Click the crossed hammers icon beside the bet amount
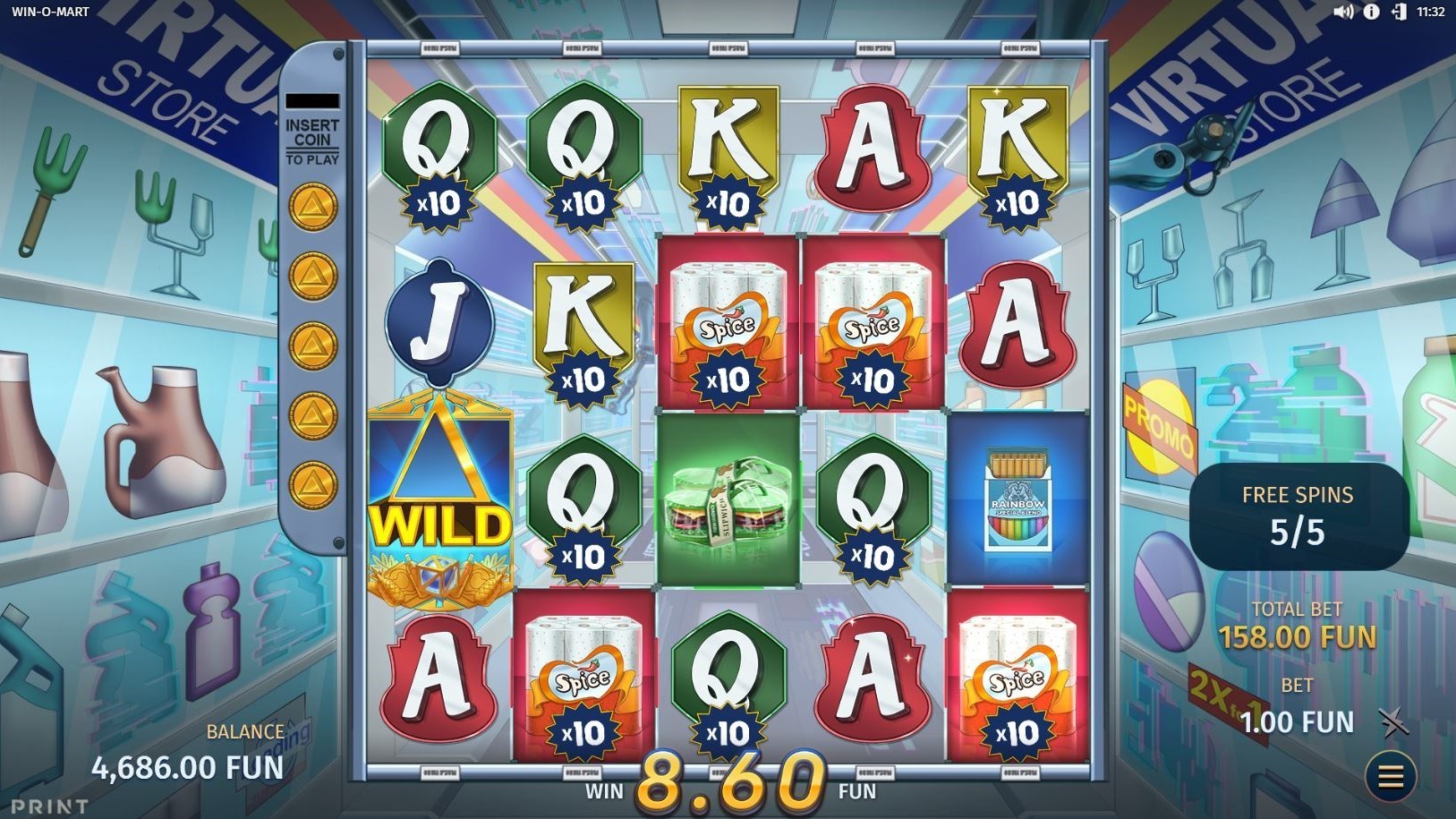The width and height of the screenshot is (1456, 819). (x=1392, y=721)
